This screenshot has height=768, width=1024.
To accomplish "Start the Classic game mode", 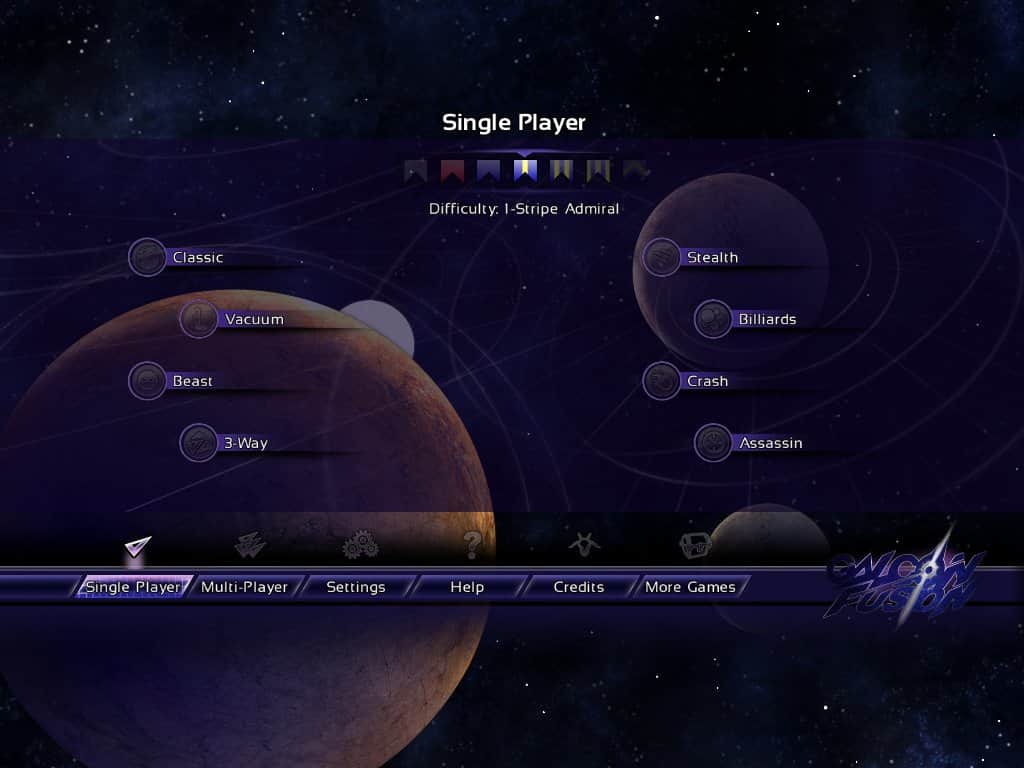I will (197, 258).
